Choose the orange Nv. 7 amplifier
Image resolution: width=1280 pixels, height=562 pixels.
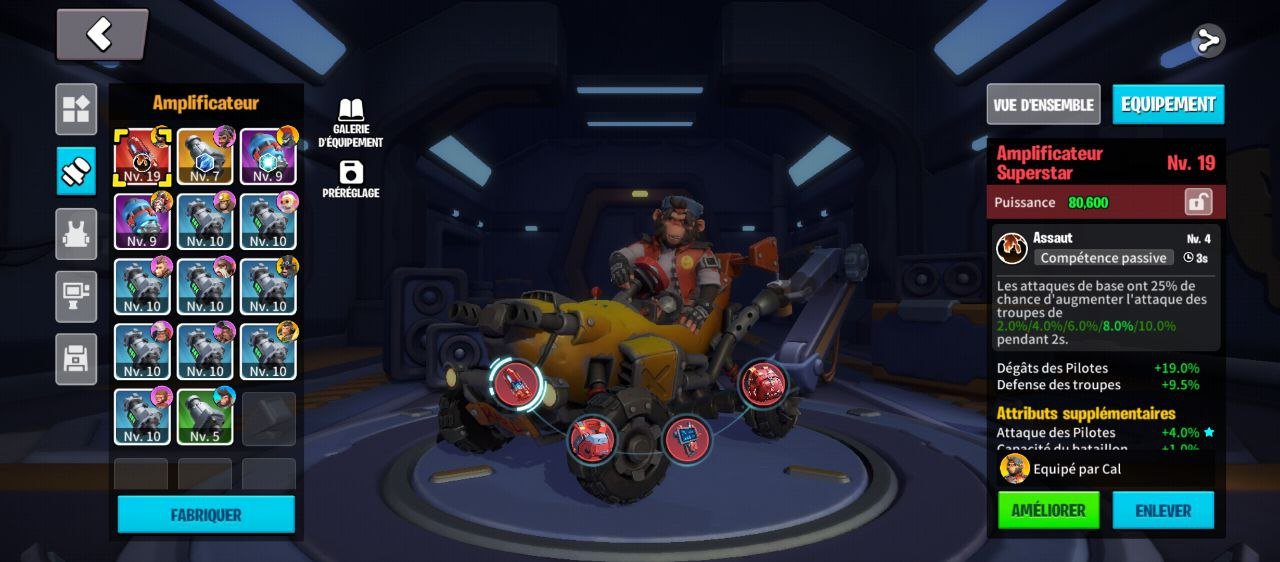[205, 157]
